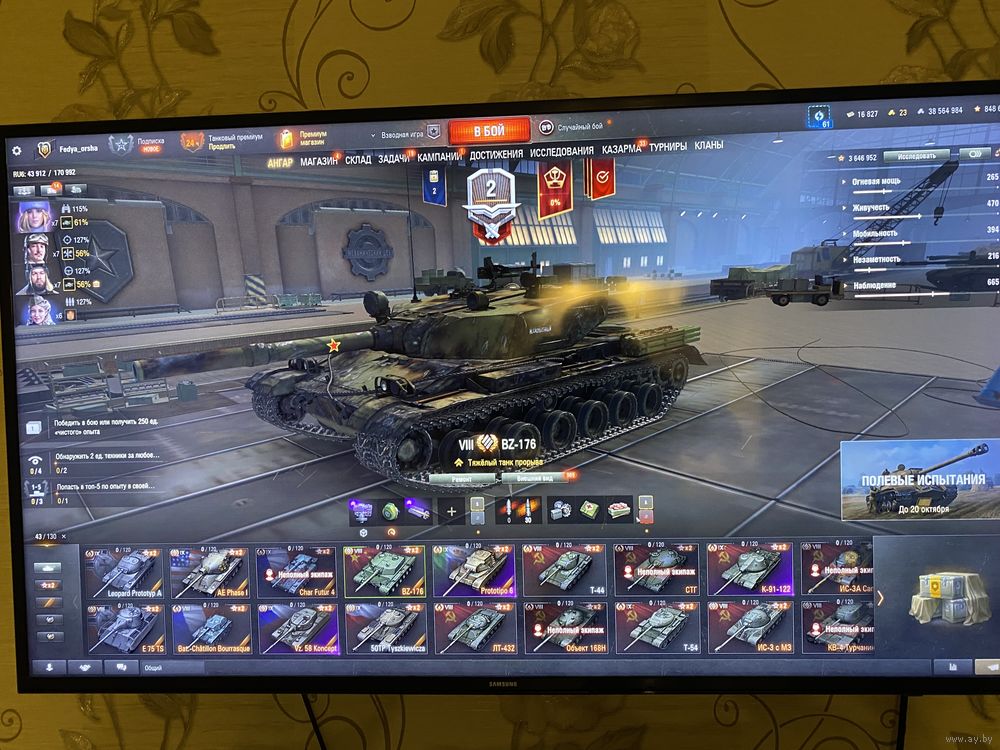Start a battle with the В БОЙ button

coord(489,131)
